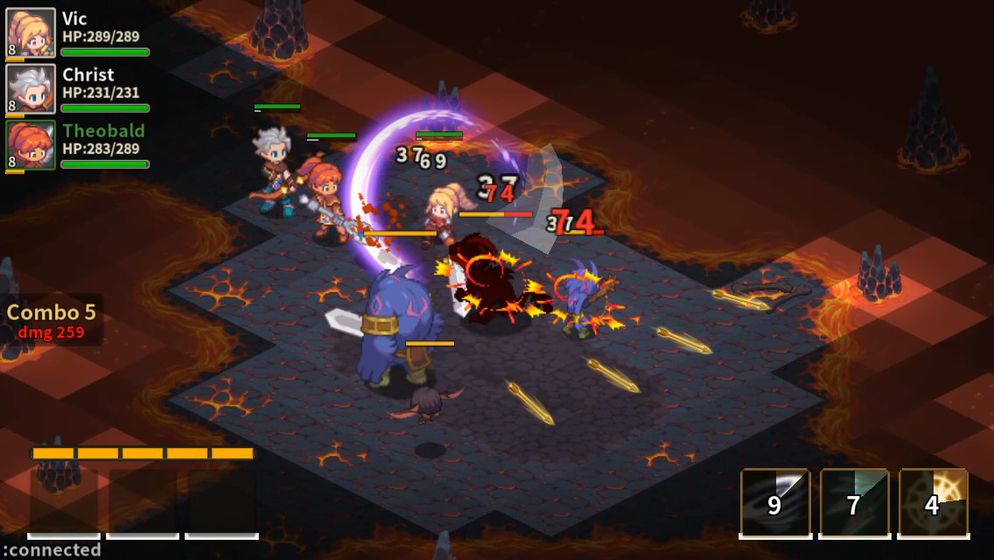Activate the white slash skill on cooldown 9
This screenshot has width=994, height=560.
tap(774, 502)
